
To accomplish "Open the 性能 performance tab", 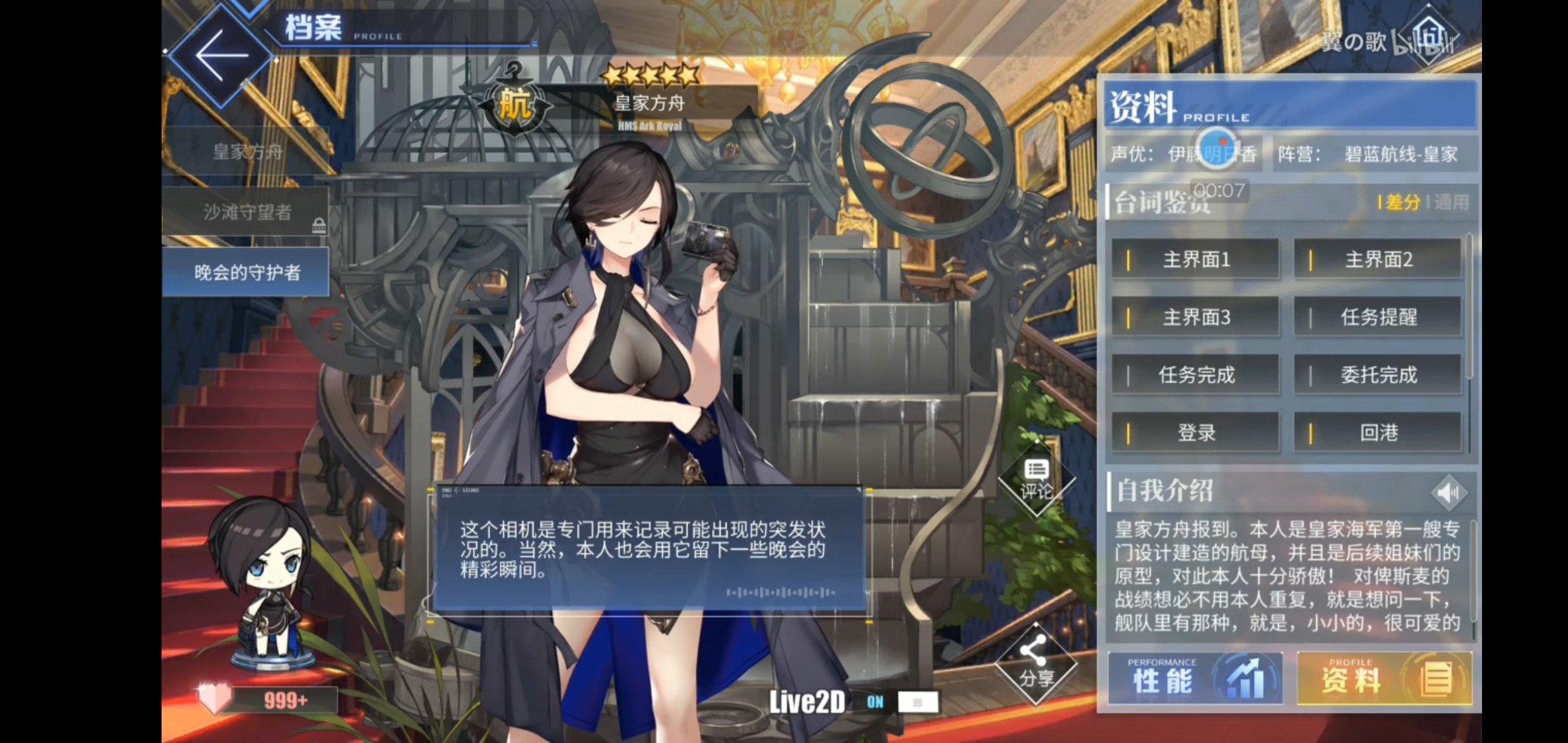I will tap(1195, 679).
